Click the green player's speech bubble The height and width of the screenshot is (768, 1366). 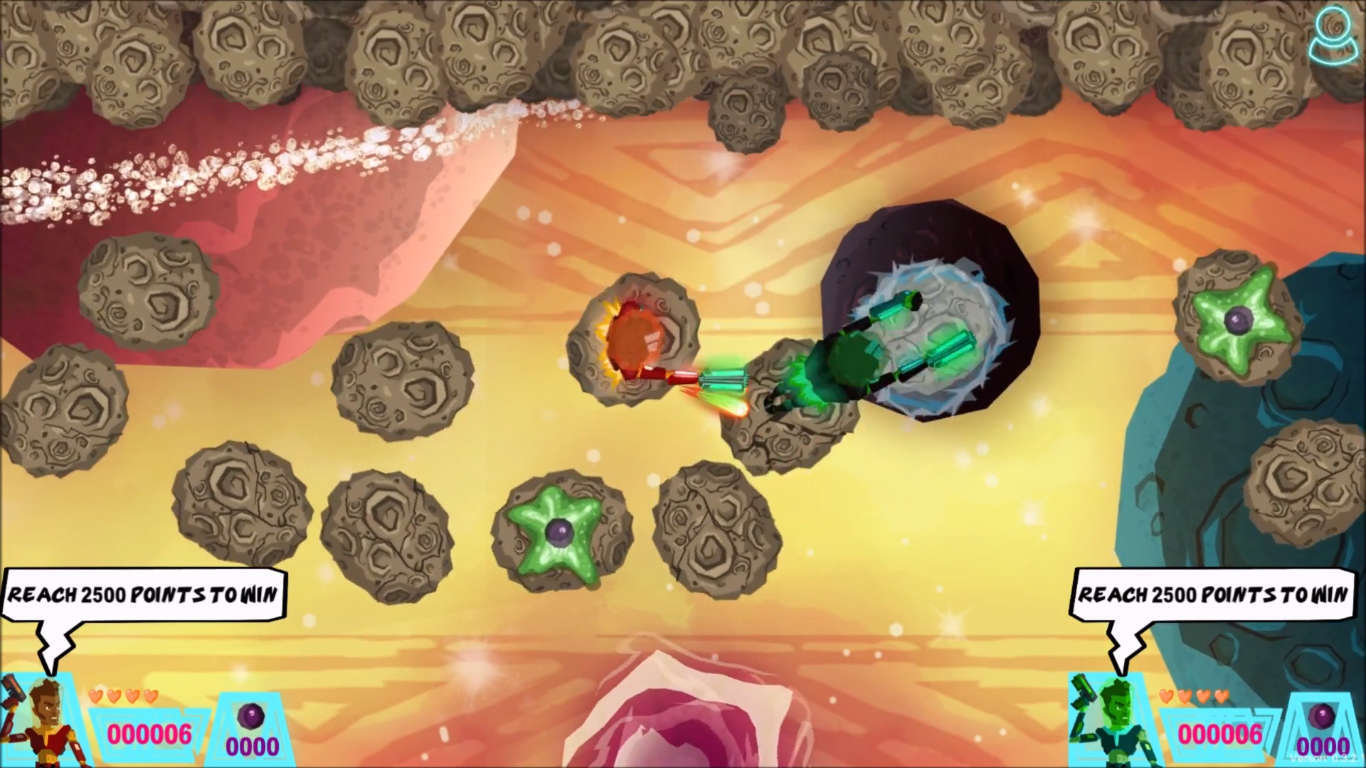(x=1212, y=592)
